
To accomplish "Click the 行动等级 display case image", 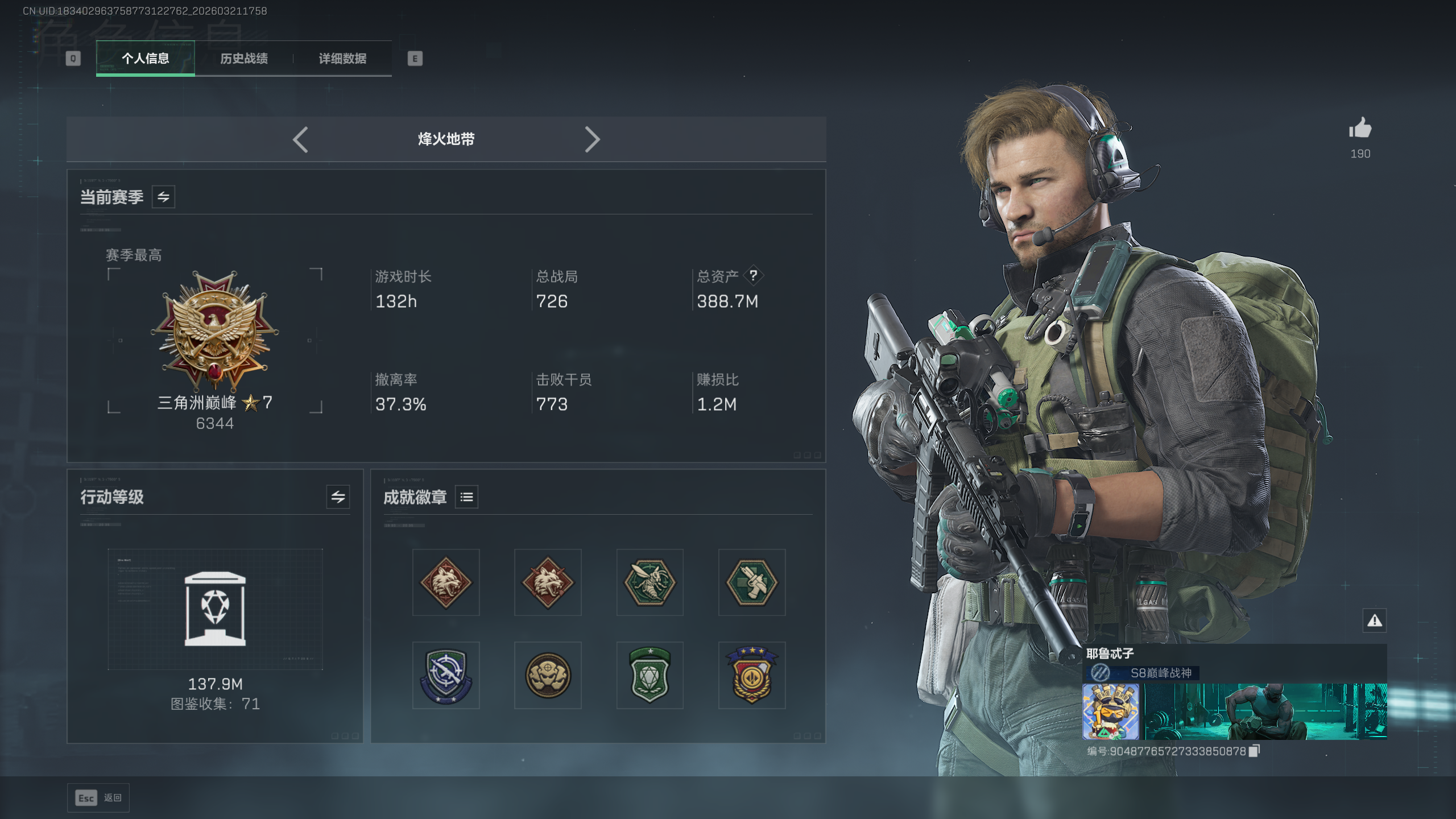I will point(215,609).
